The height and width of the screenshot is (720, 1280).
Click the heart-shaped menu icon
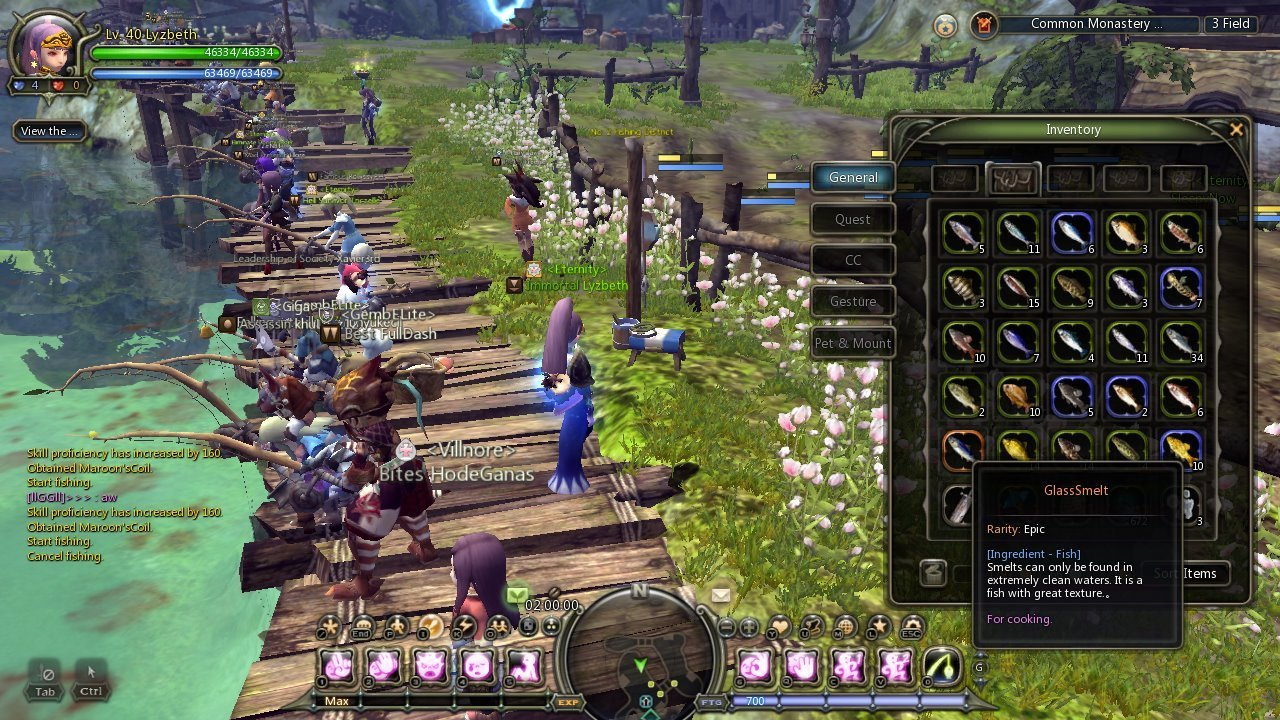click(x=779, y=628)
